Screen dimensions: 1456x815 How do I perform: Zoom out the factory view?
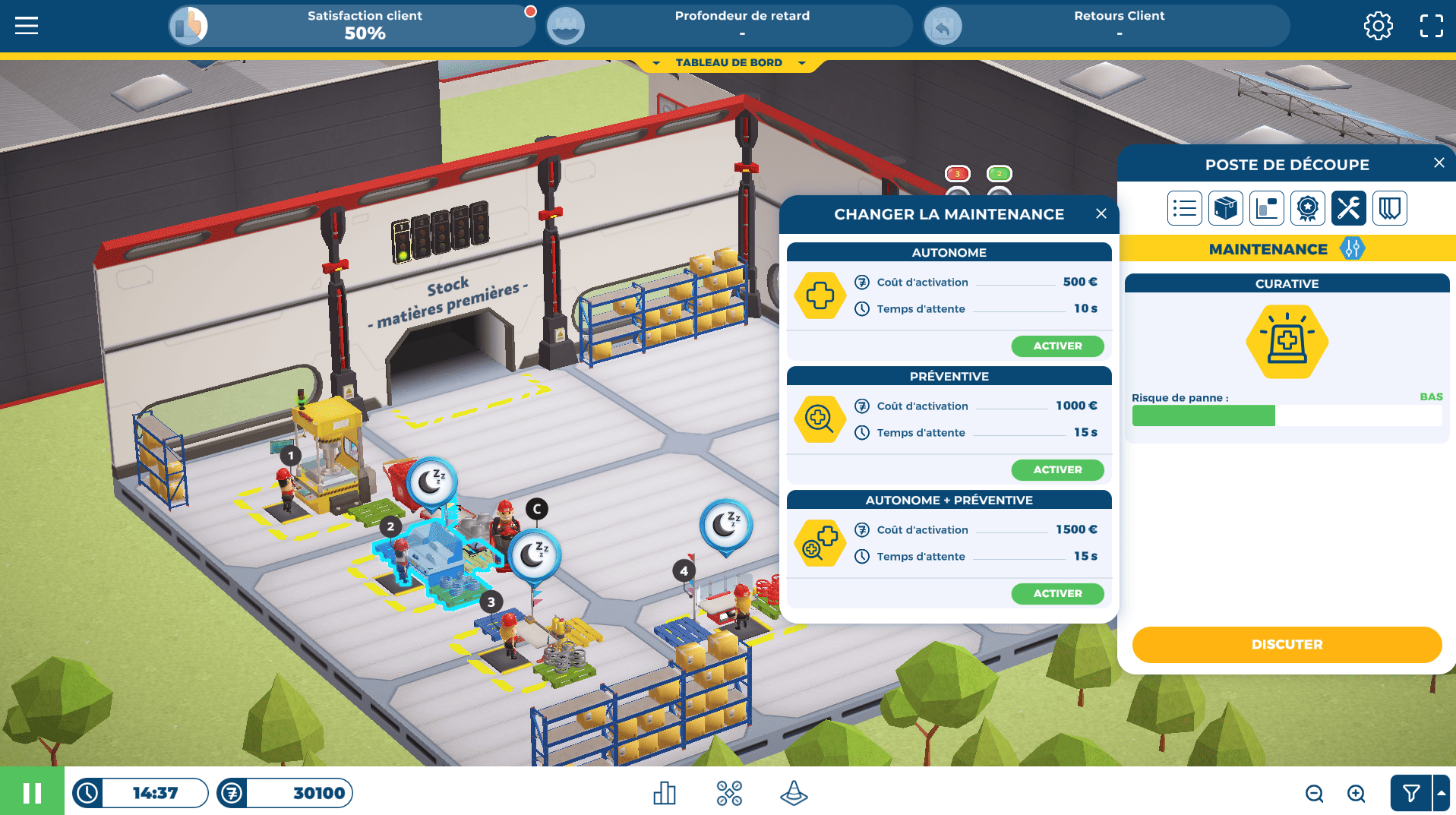(x=1314, y=794)
